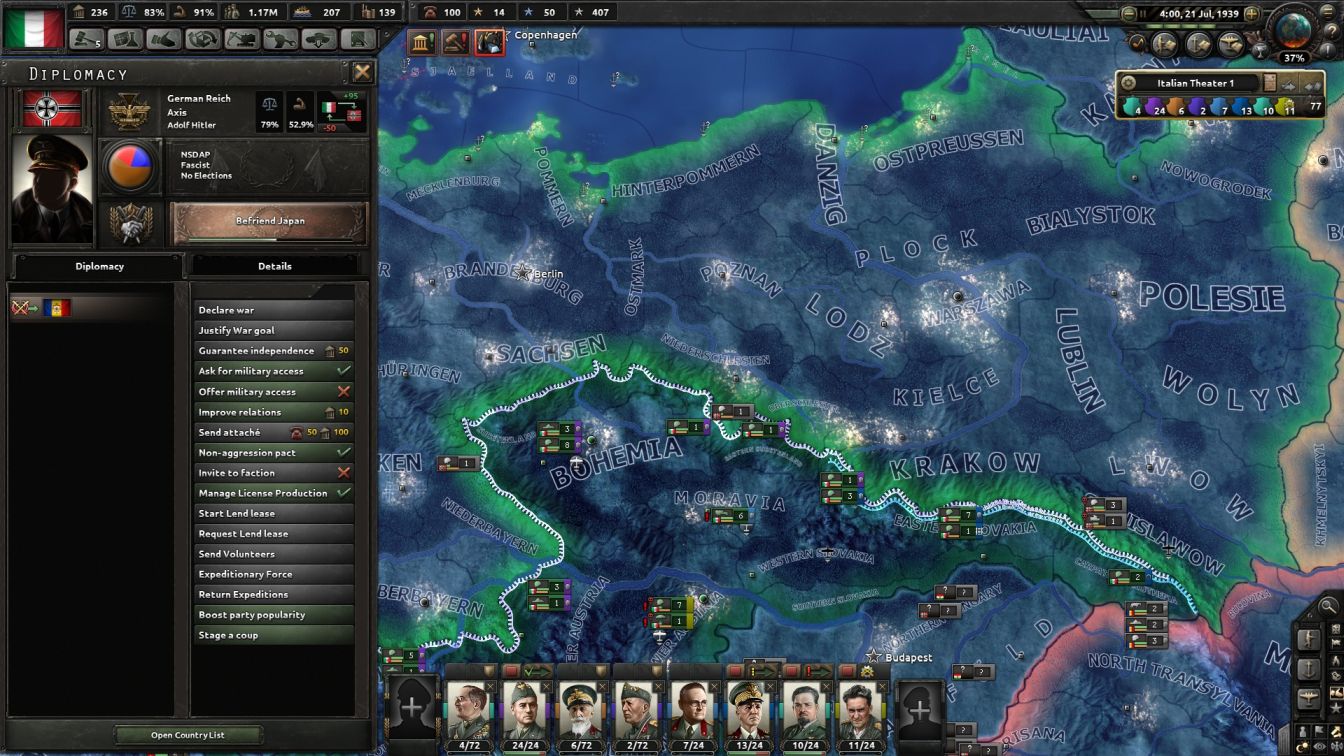
Task: Open the Logistics menu with wrench icon
Action: pos(280,41)
